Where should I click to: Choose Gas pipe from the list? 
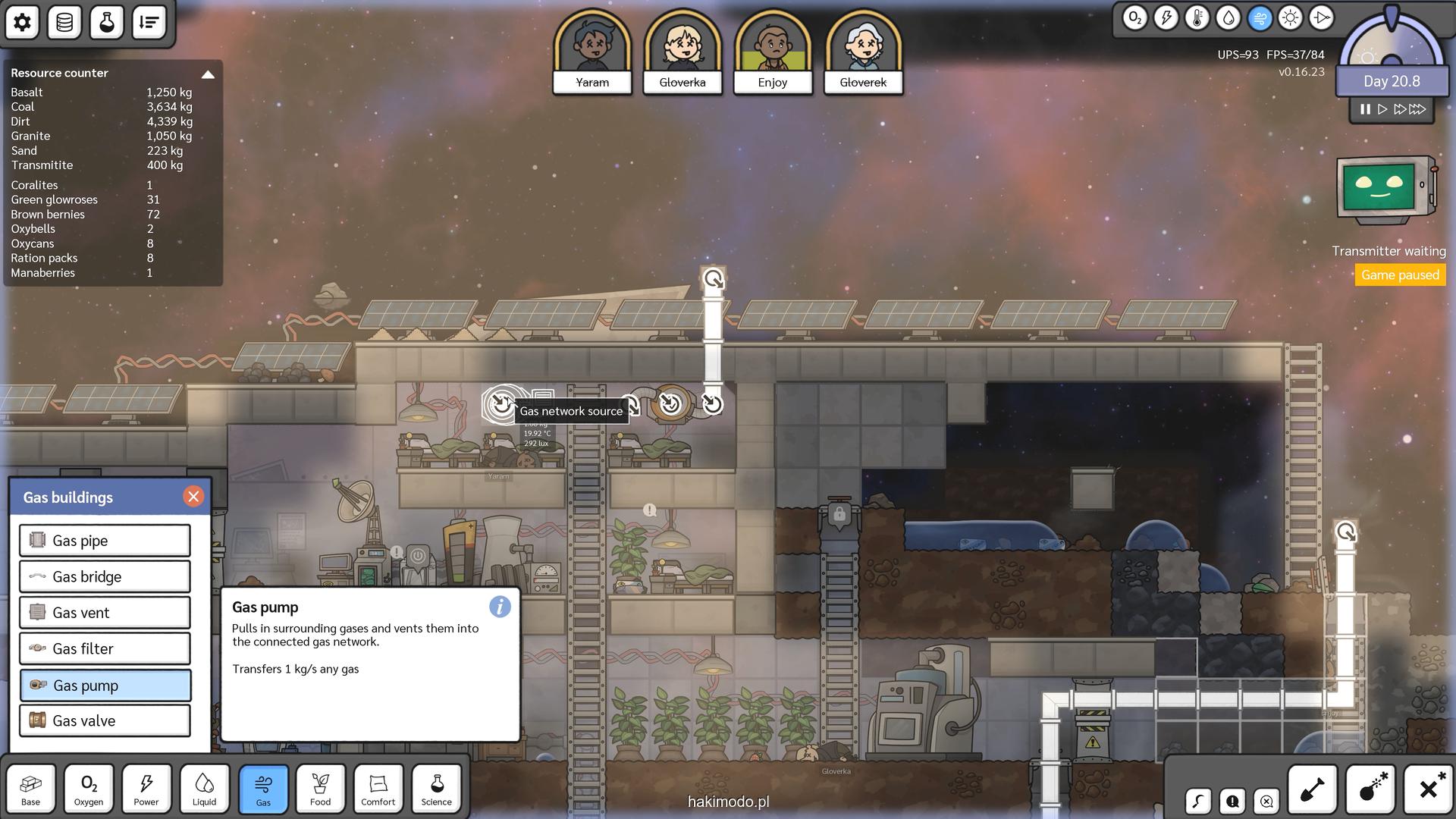[x=105, y=541]
